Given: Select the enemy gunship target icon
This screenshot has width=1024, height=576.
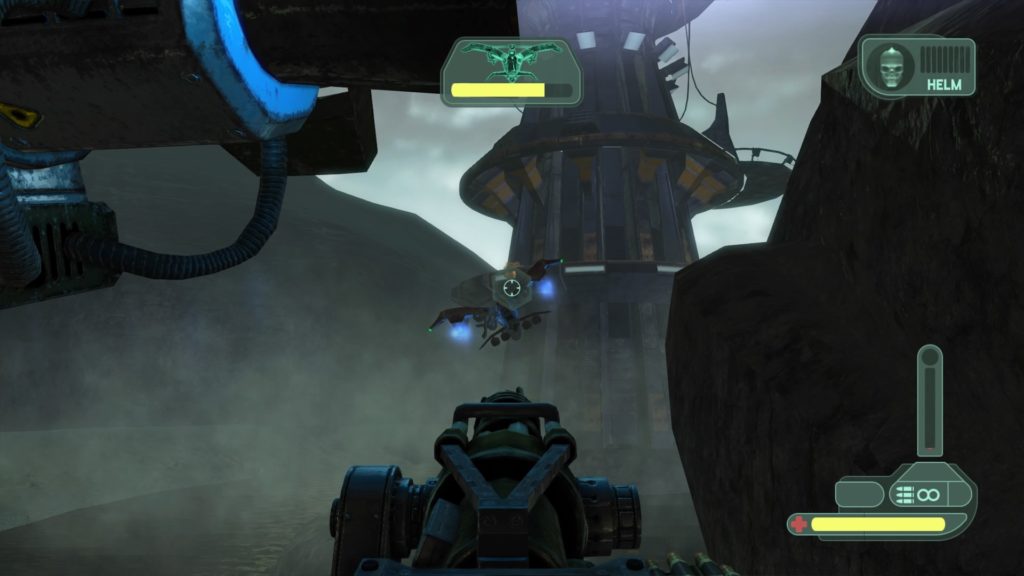Looking at the screenshot, I should (x=511, y=63).
